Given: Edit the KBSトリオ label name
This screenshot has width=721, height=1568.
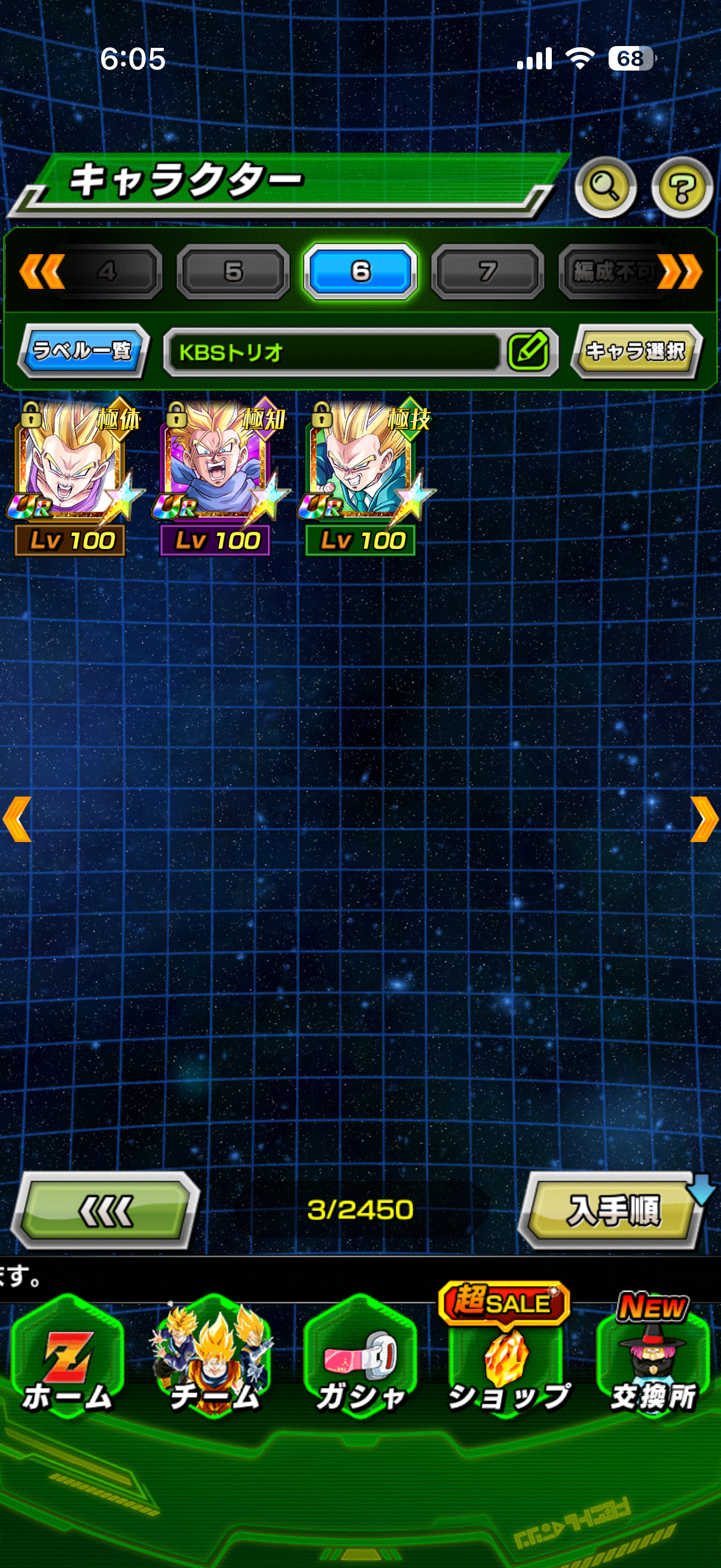Looking at the screenshot, I should [528, 351].
